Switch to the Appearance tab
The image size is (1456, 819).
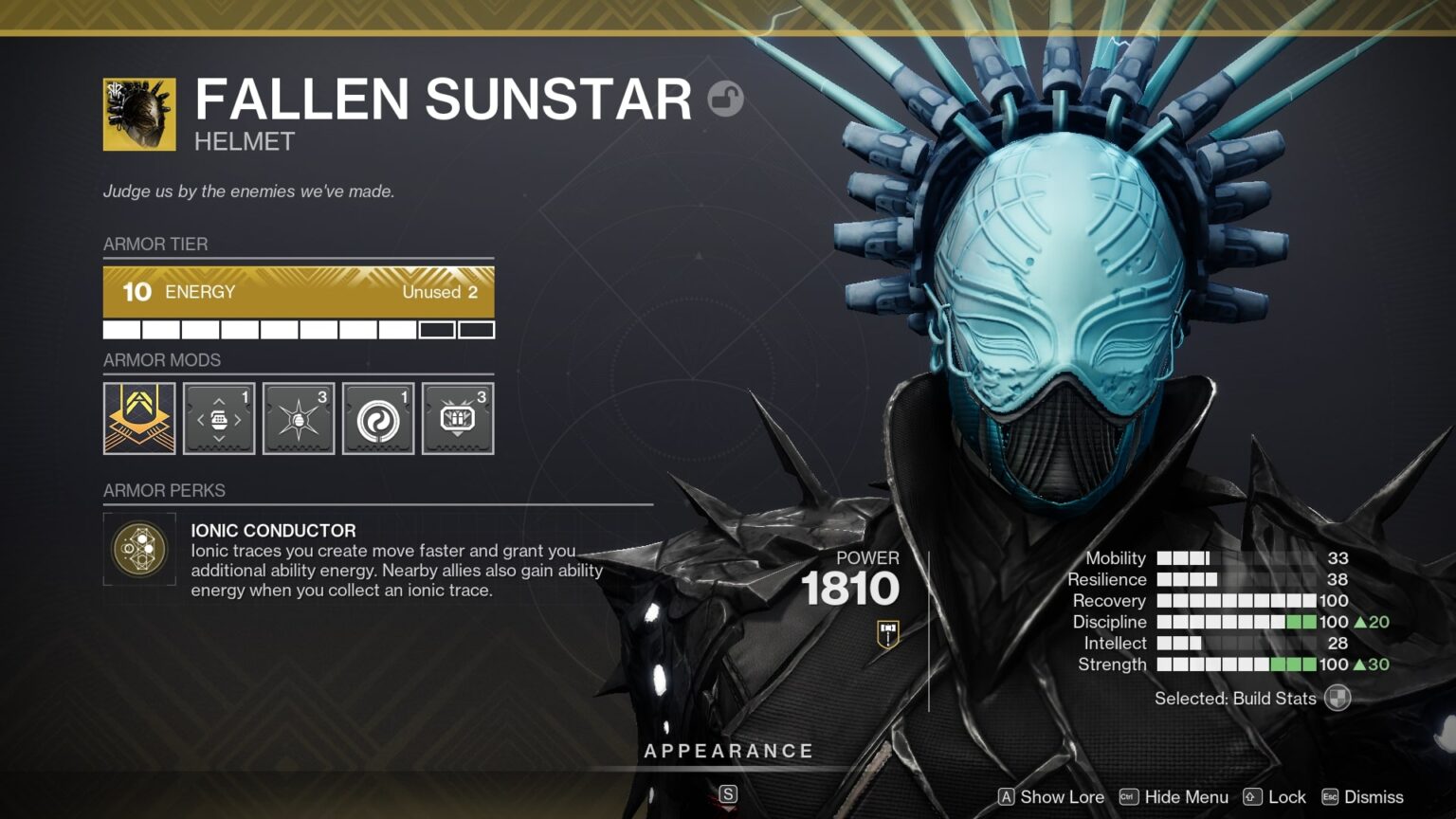pyautogui.click(x=728, y=750)
